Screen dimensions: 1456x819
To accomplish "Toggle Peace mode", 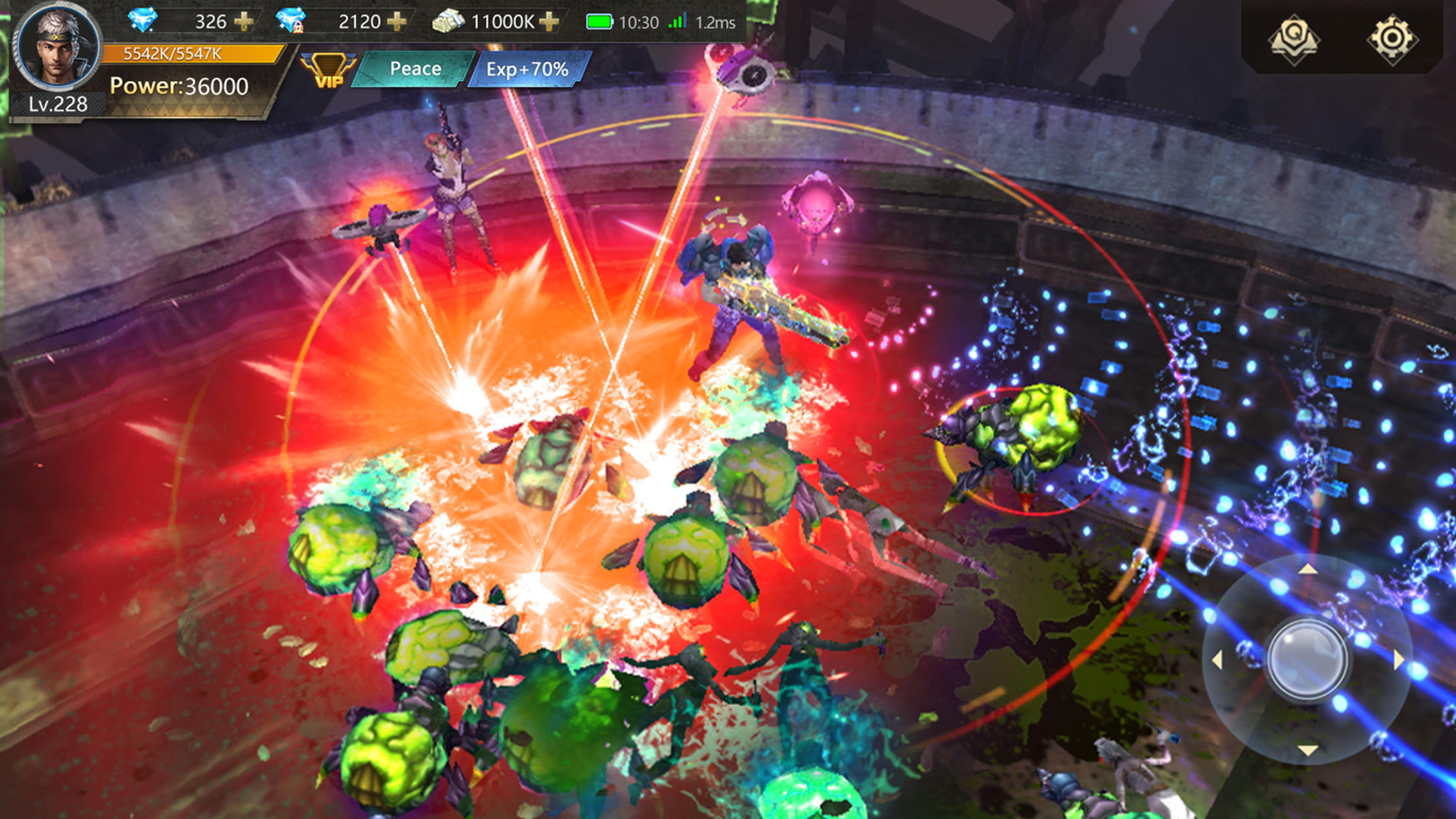I will pos(414,68).
